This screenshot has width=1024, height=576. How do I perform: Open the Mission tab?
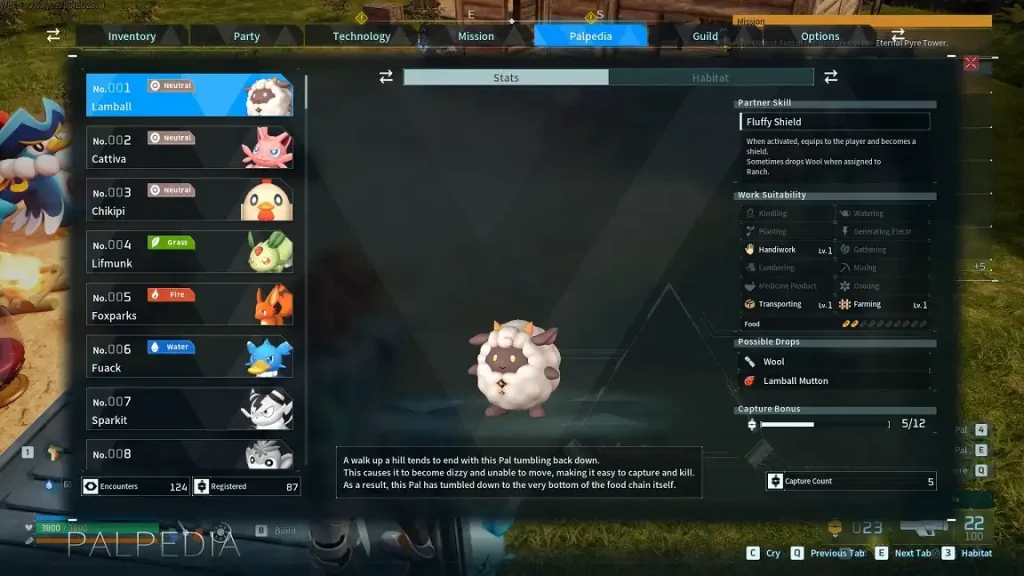click(476, 36)
